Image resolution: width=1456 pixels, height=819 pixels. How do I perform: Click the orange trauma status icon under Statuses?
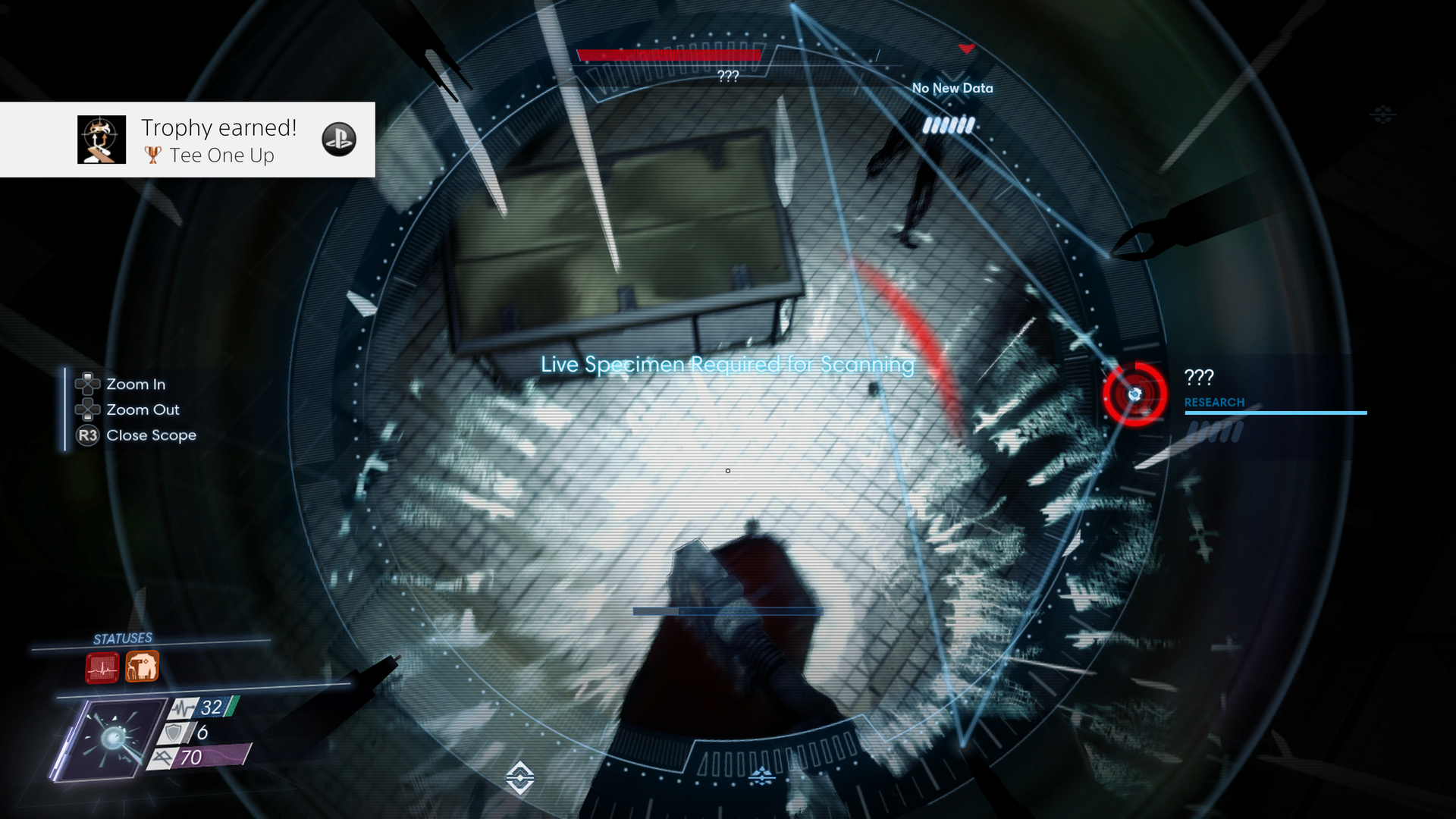(x=142, y=668)
